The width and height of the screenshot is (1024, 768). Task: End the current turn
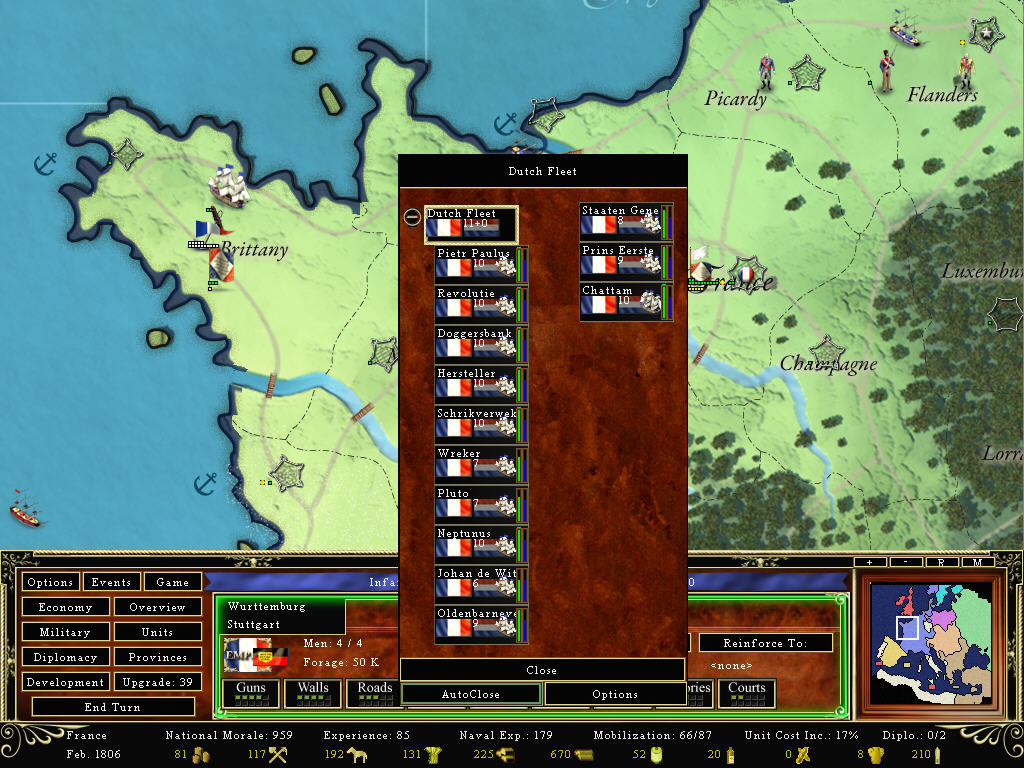113,707
